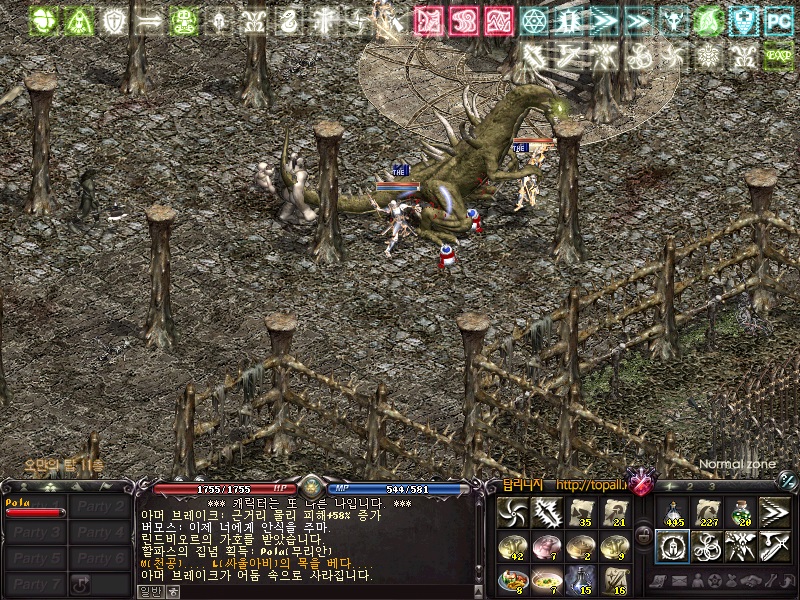The height and width of the screenshot is (600, 800).
Task: Switch to hotbar page 2
Action: click(689, 487)
